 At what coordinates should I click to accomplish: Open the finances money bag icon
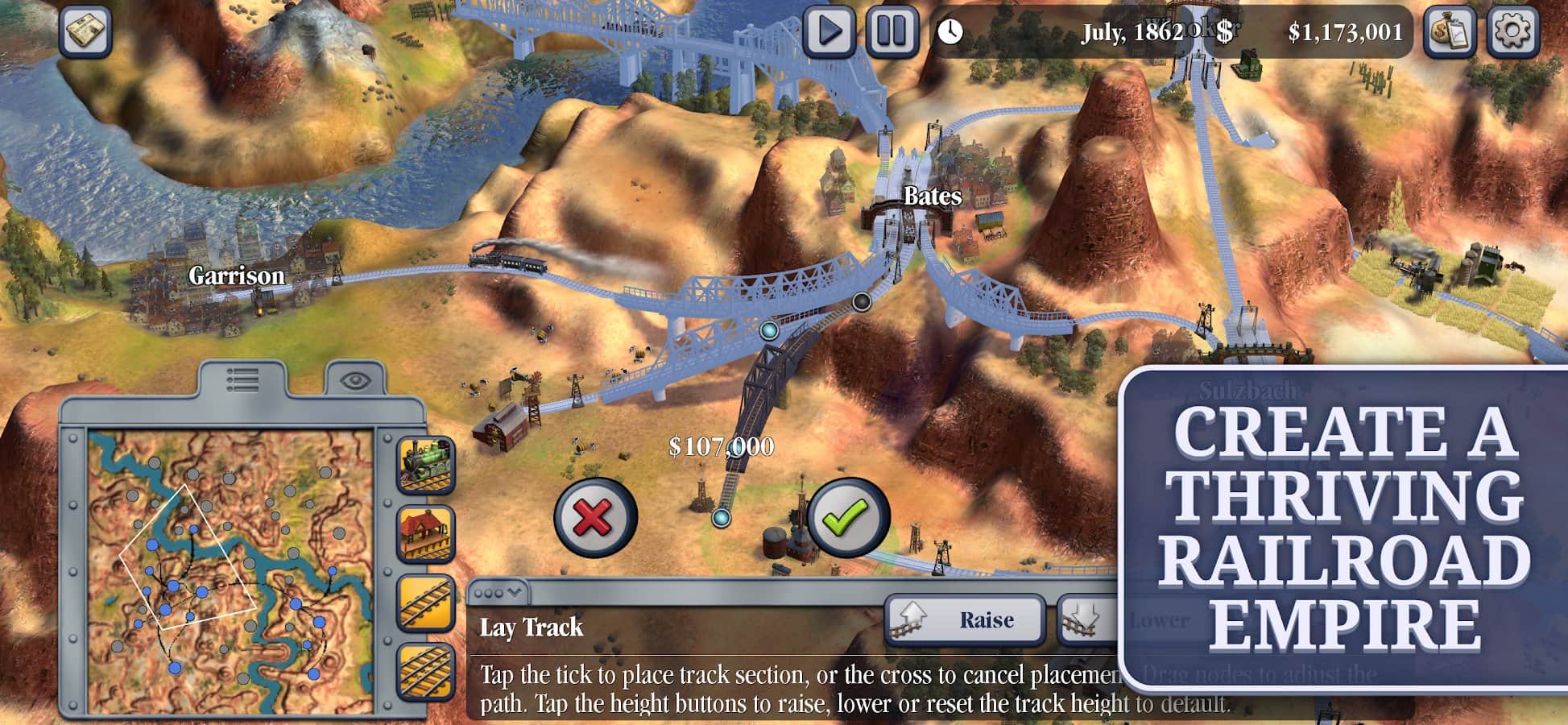(x=1450, y=31)
